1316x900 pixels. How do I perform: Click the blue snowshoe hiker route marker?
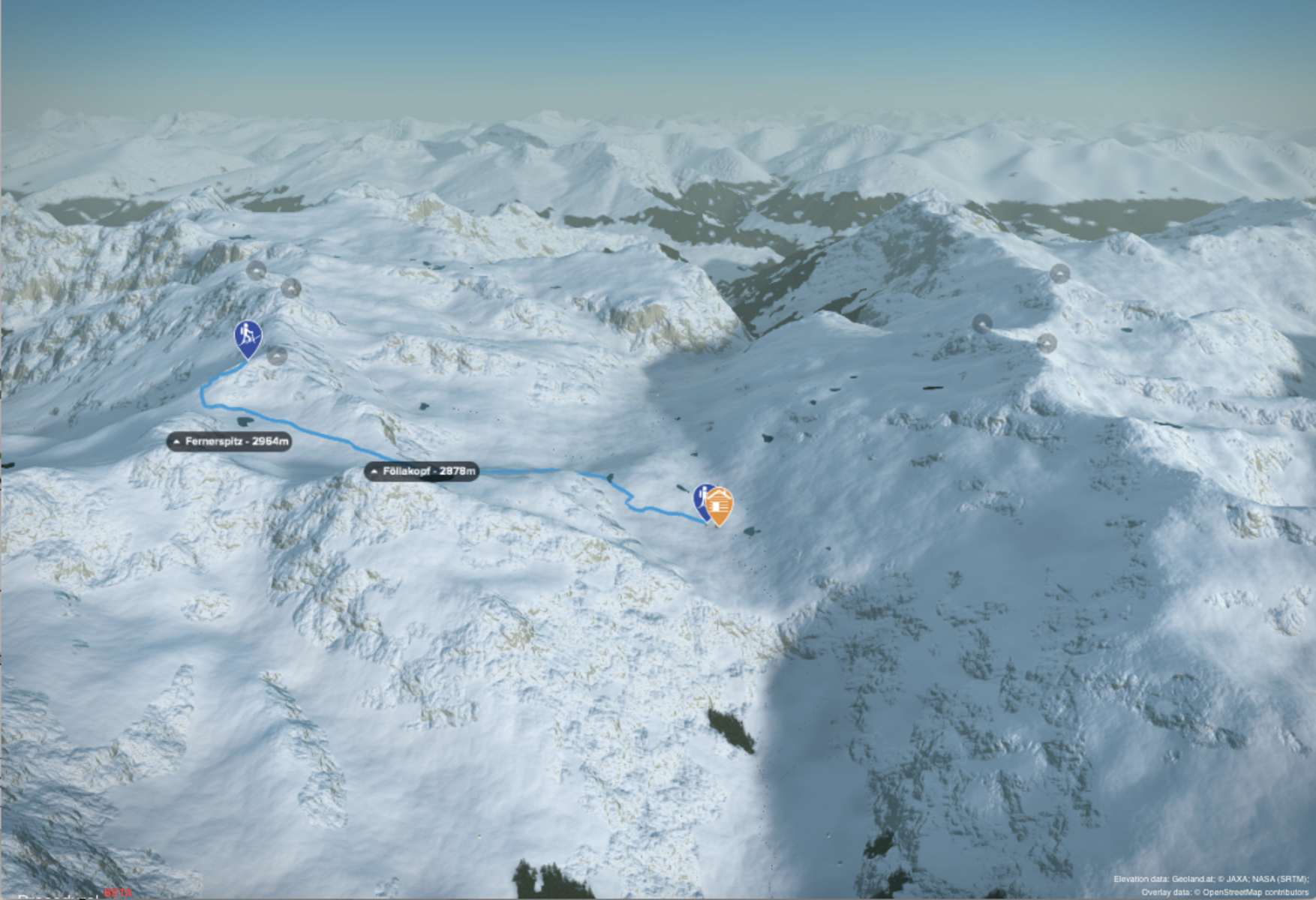click(x=248, y=337)
